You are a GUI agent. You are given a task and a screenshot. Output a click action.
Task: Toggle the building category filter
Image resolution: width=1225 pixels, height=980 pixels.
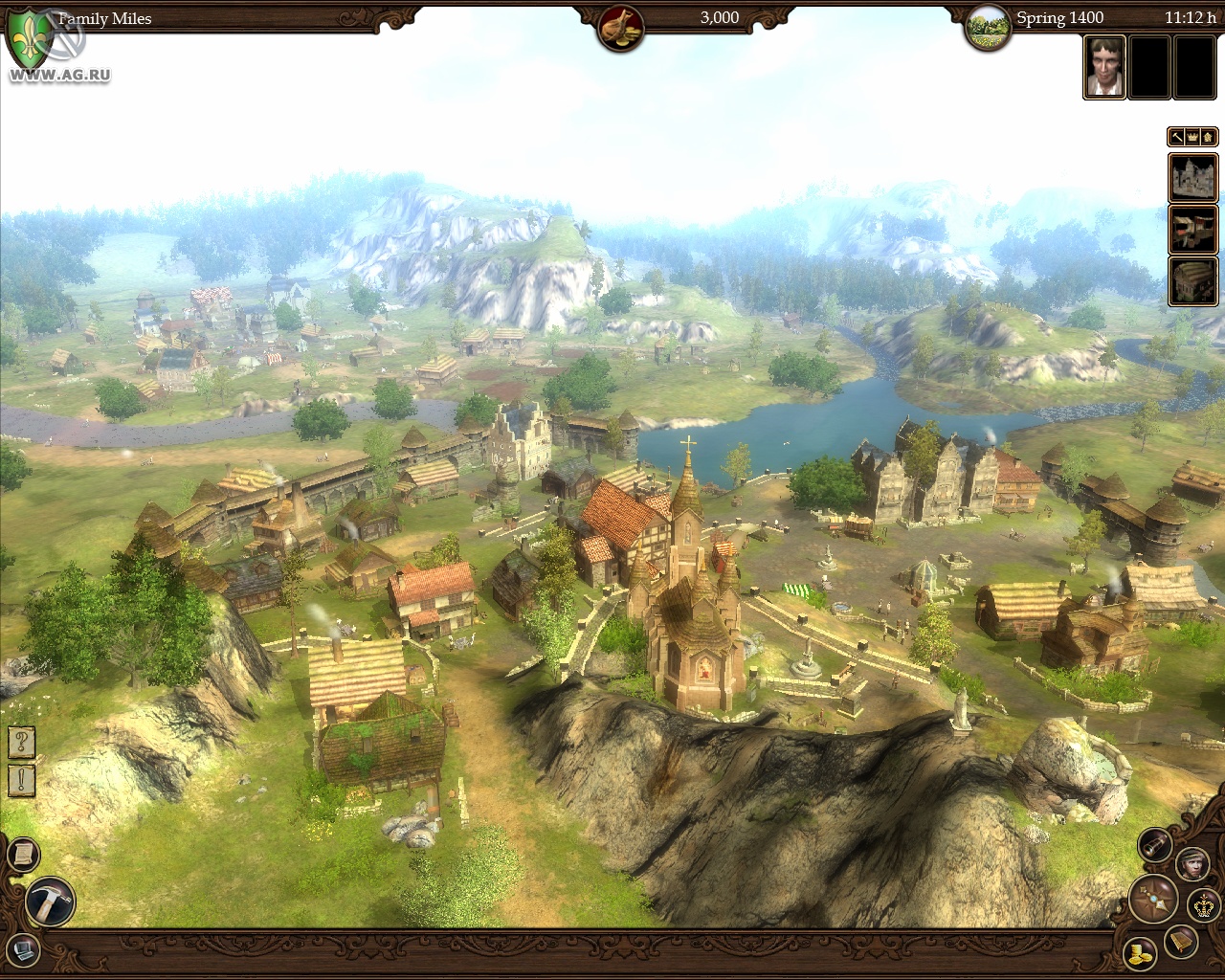click(x=1208, y=137)
